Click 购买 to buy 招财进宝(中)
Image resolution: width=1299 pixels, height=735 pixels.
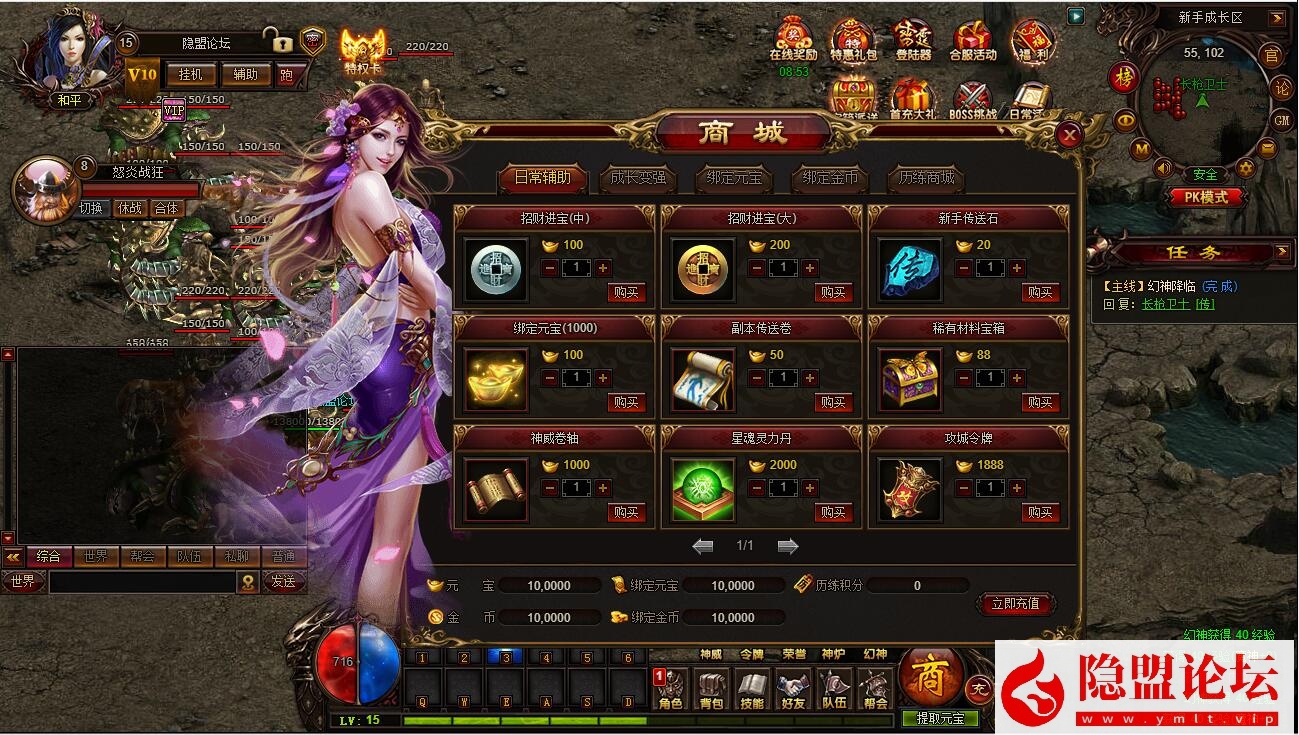point(629,293)
